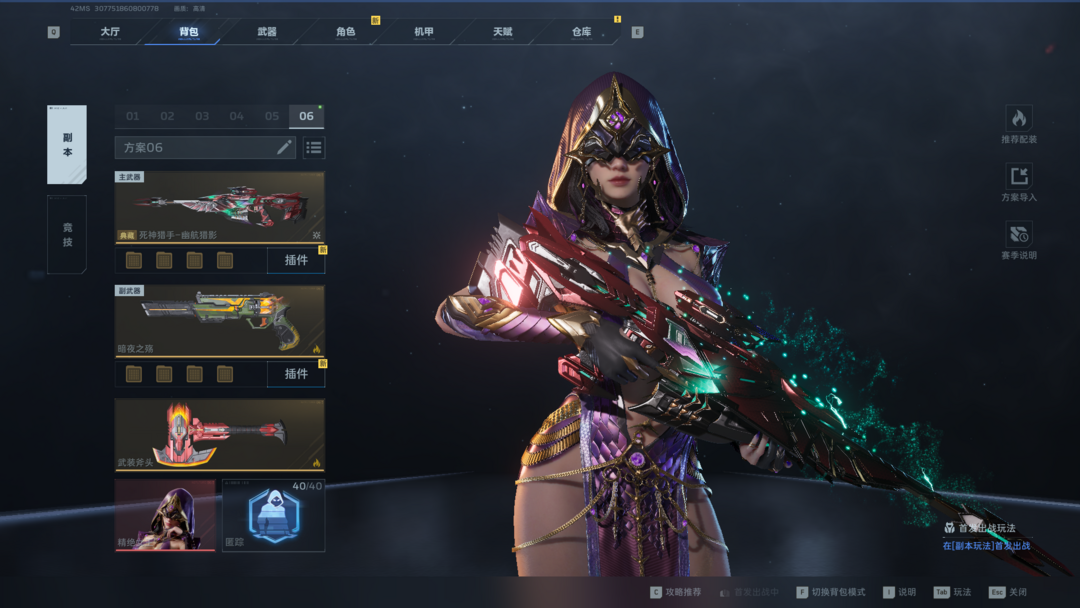
Task: Open 推荐配装 recommended loadout
Action: tap(1018, 125)
